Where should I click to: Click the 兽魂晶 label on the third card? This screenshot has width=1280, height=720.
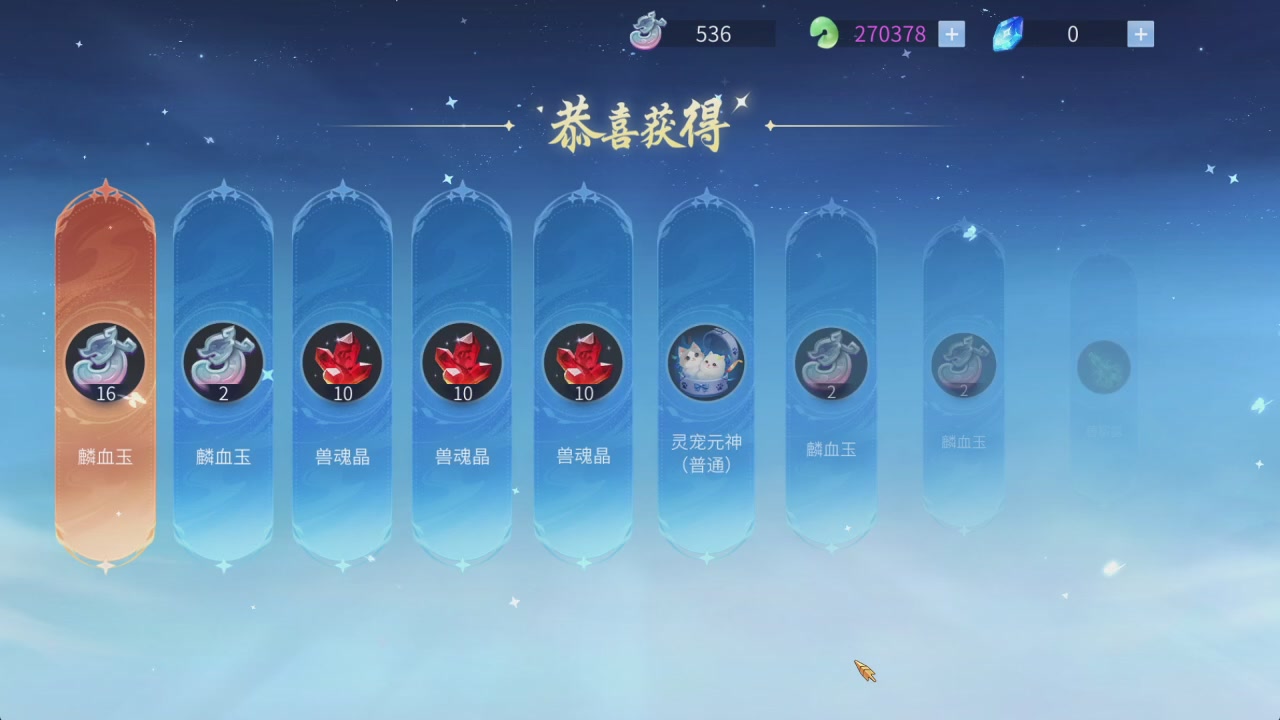pyautogui.click(x=343, y=456)
